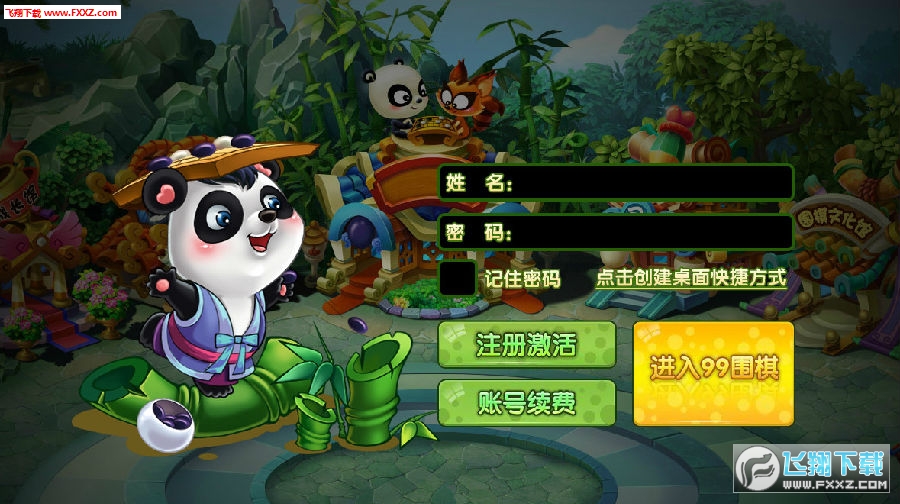Select the 密码 password input field
The height and width of the screenshot is (504, 900).
[650, 232]
